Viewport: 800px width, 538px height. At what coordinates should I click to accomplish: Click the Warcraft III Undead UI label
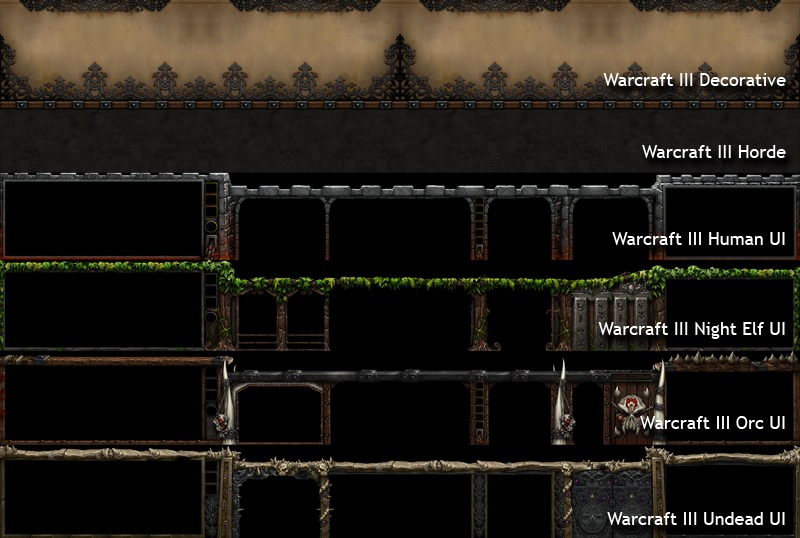pos(695,519)
